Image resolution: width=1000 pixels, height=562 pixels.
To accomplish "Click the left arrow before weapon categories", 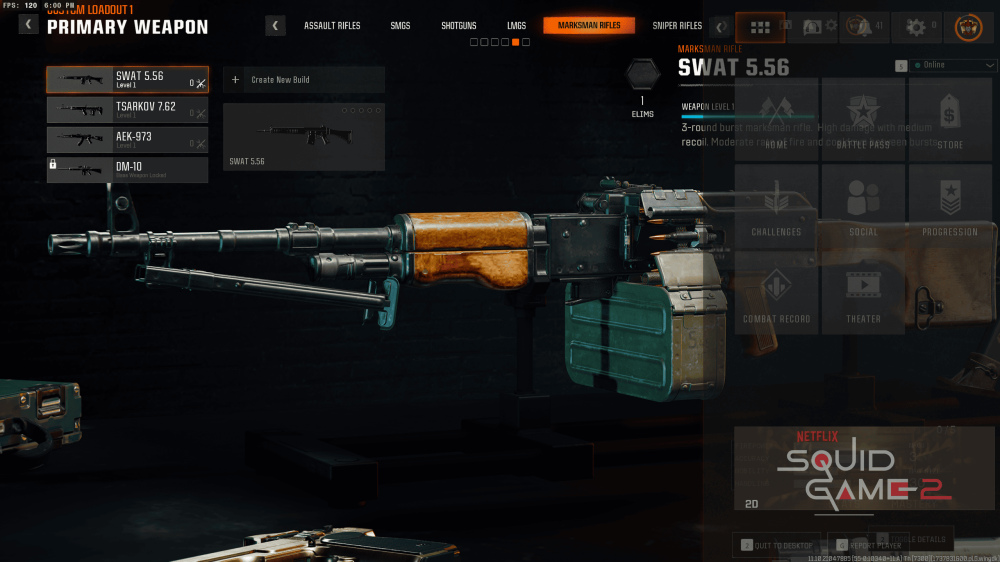I will coord(275,26).
